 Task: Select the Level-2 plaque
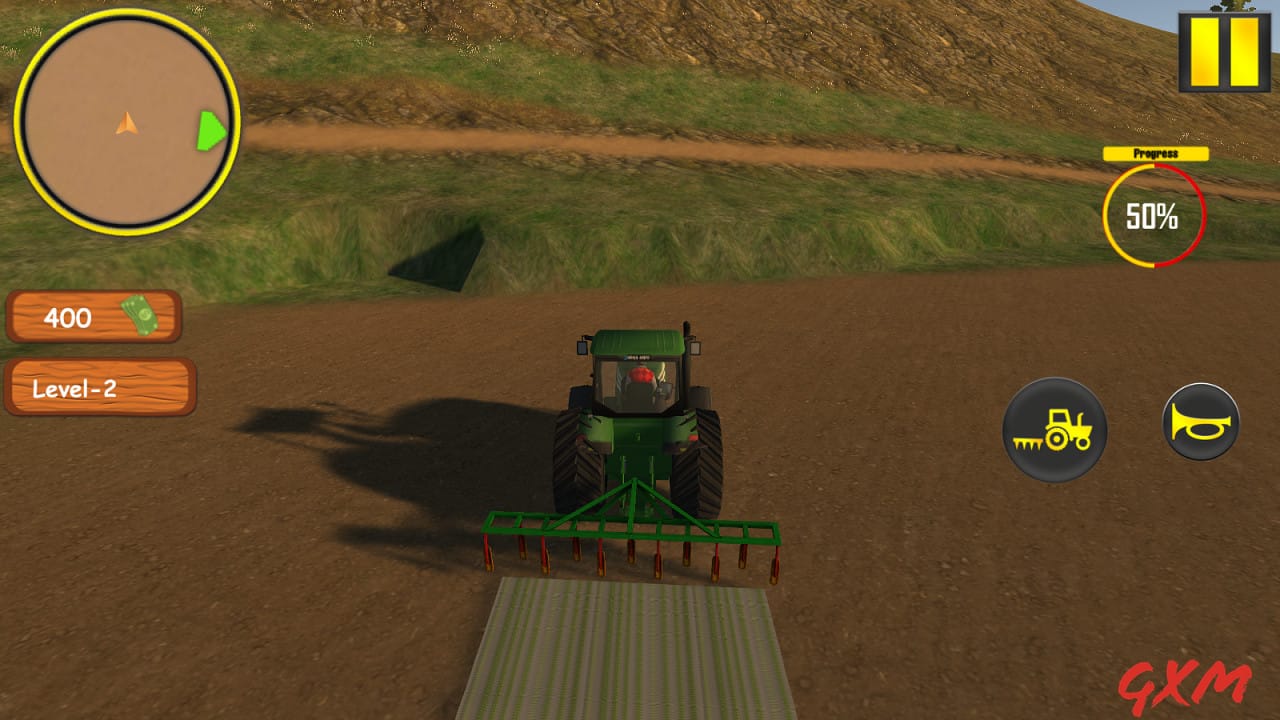pos(100,388)
